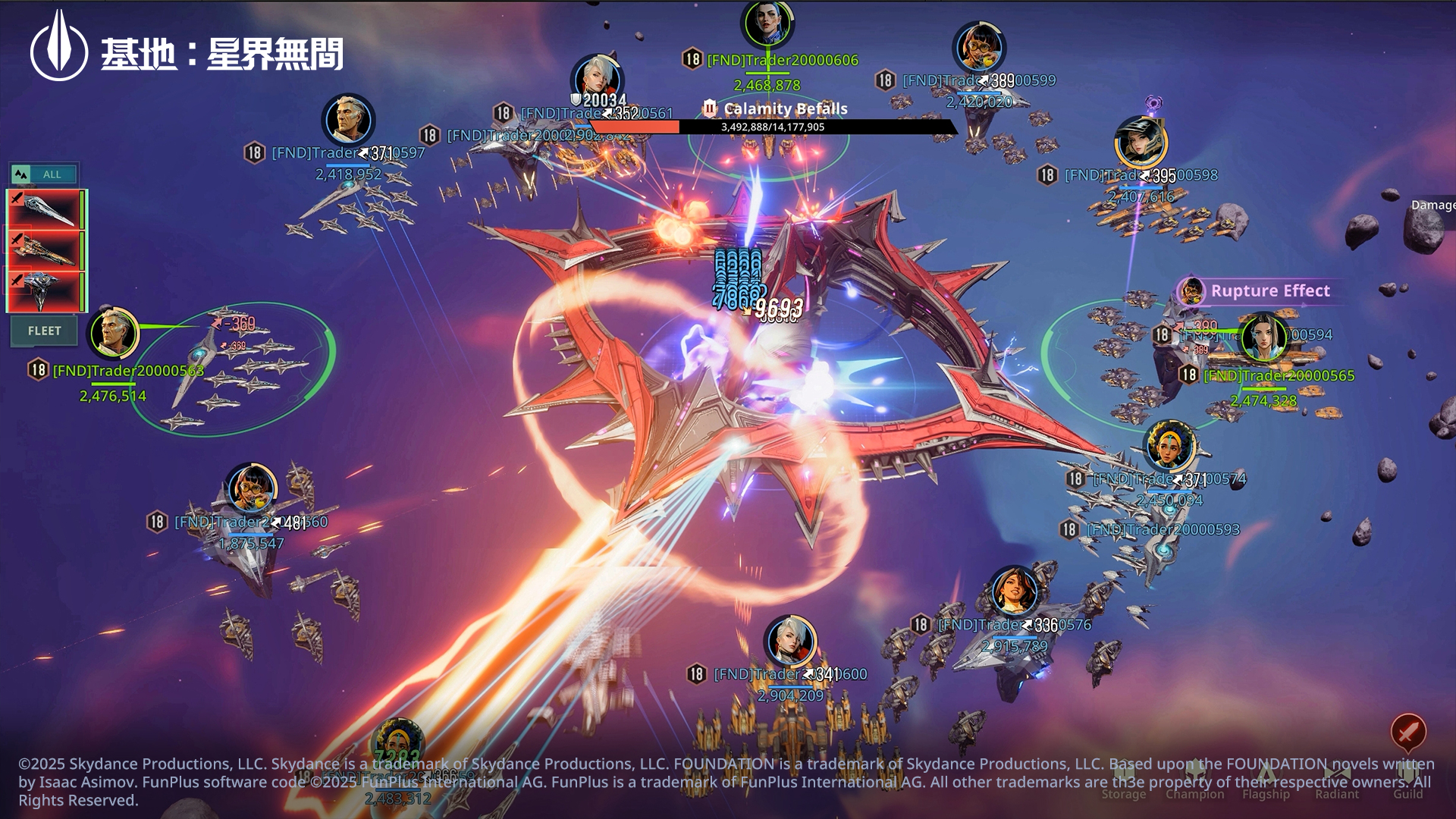
Task: Select the silver needle-shaped ship slot
Action: click(x=45, y=209)
